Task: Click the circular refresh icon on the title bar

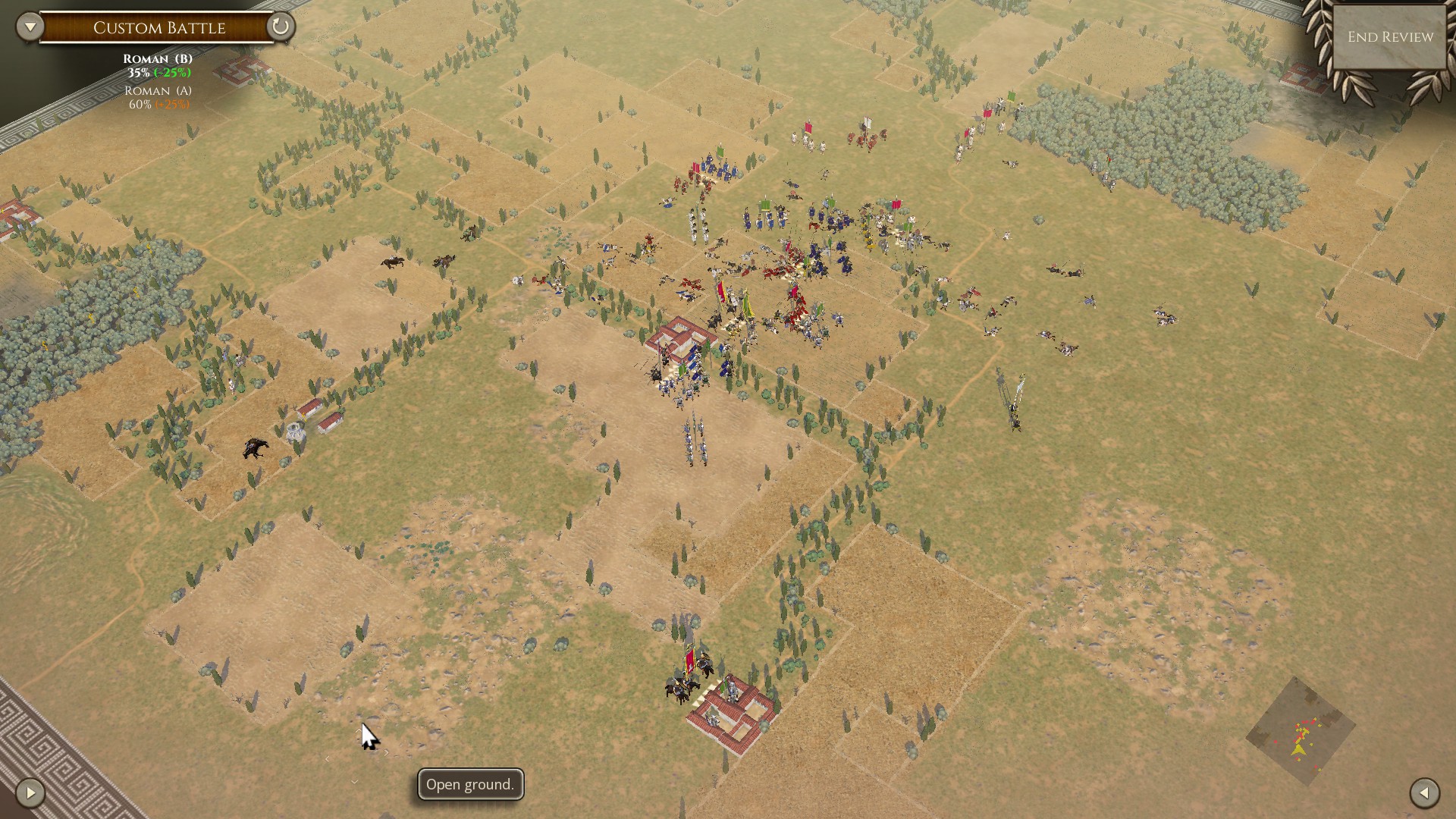Action: pos(280,27)
